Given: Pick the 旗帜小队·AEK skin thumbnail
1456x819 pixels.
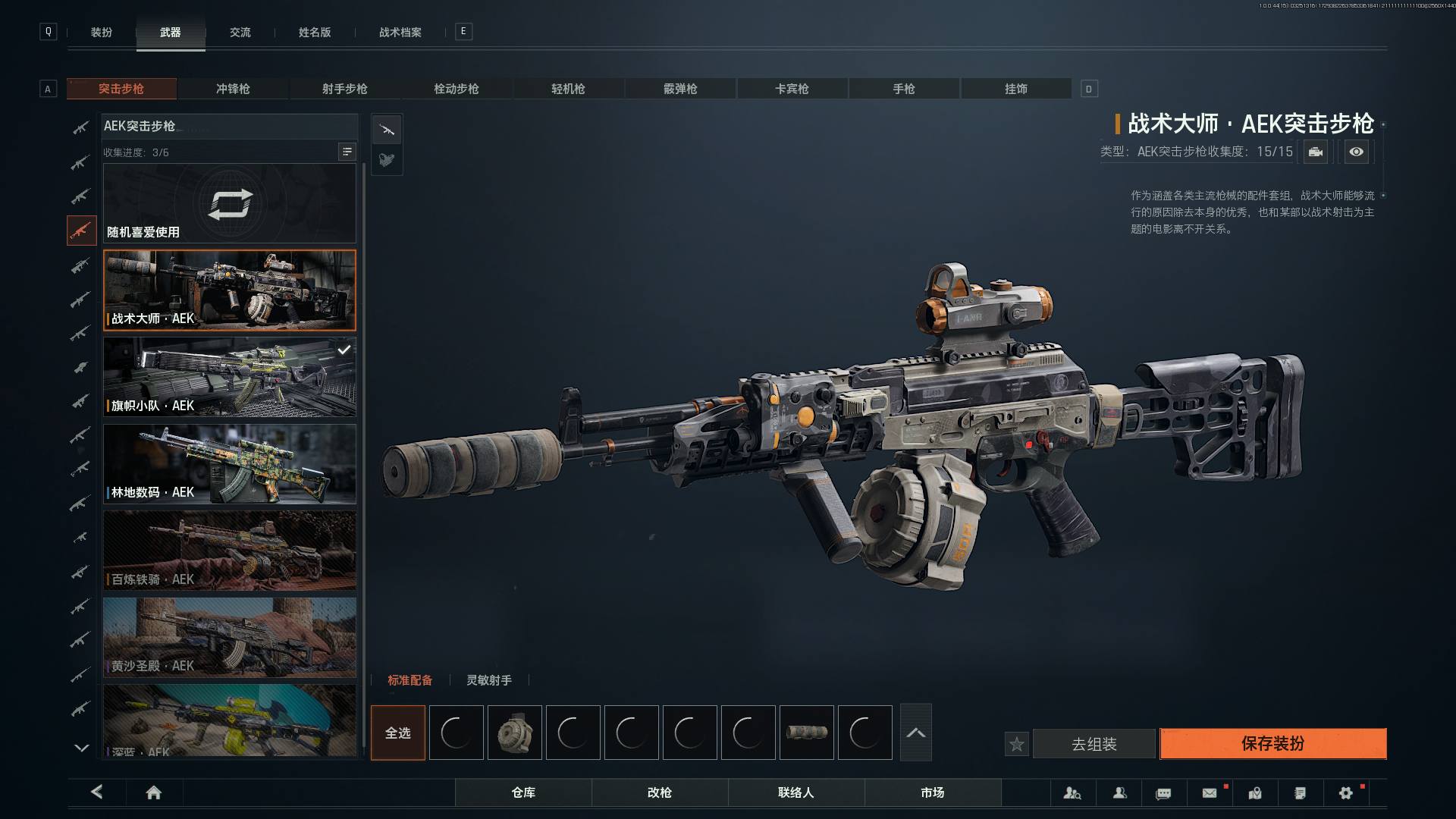Looking at the screenshot, I should (x=229, y=377).
